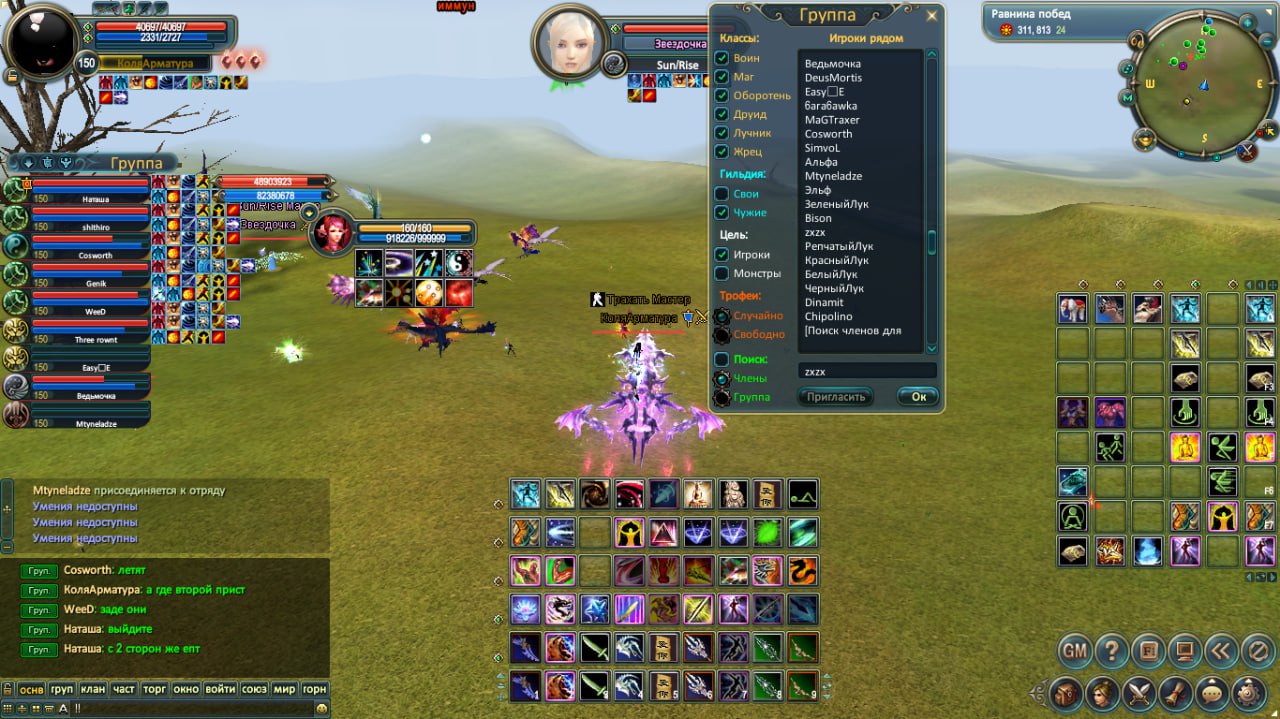Select Chipolino from the nearby players list
This screenshot has width=1280, height=719.
coord(829,316)
